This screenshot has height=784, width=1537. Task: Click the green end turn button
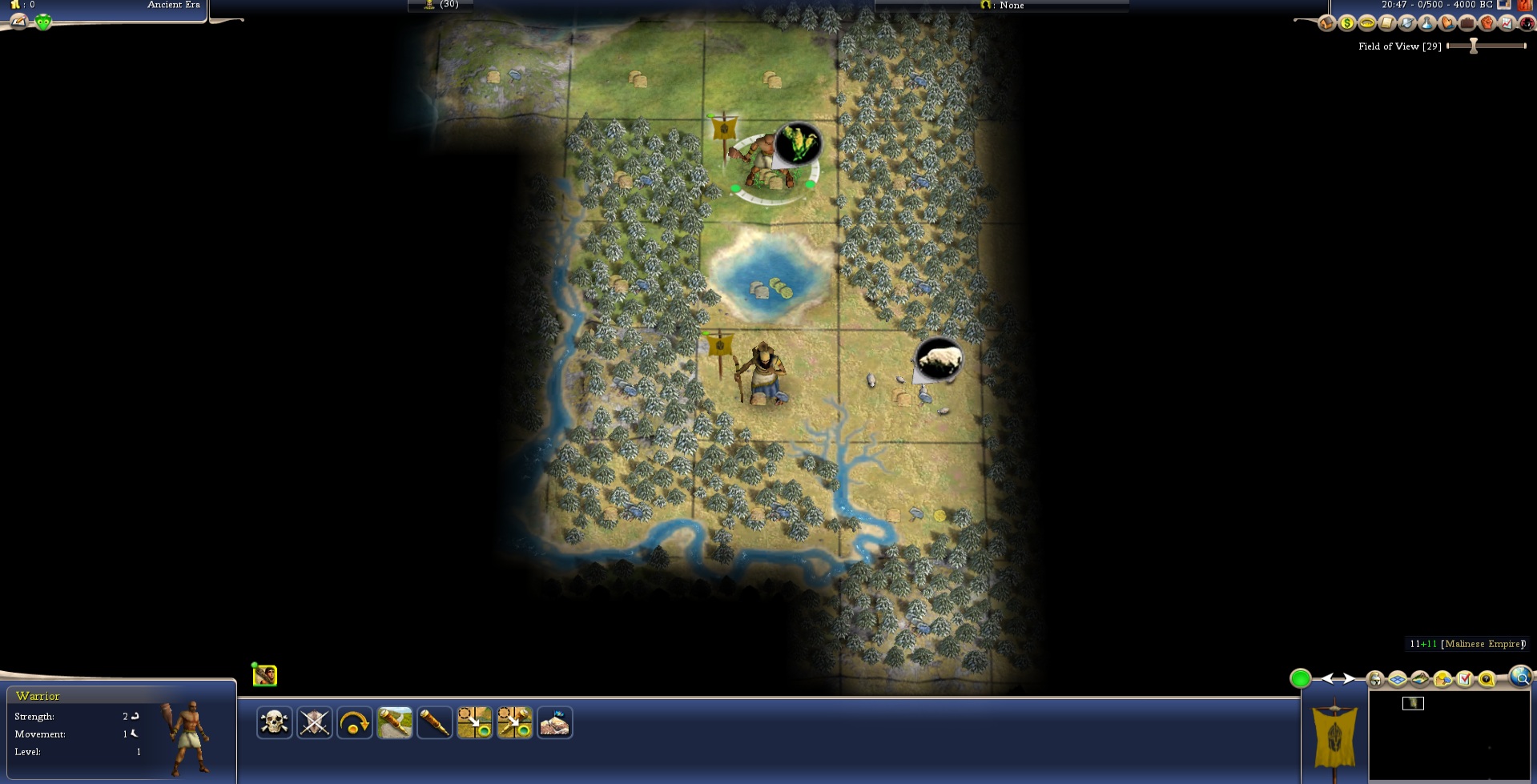(x=1300, y=679)
